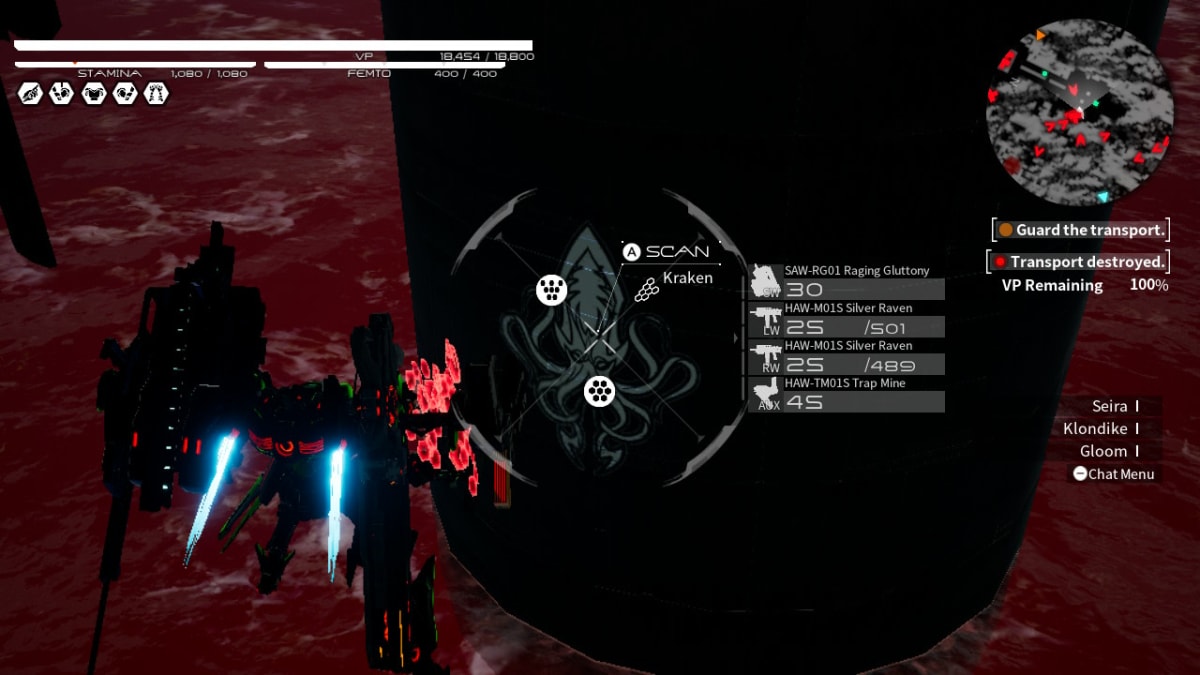Click the torso armor status hexagon
Image resolution: width=1200 pixels, height=675 pixels.
click(x=94, y=94)
